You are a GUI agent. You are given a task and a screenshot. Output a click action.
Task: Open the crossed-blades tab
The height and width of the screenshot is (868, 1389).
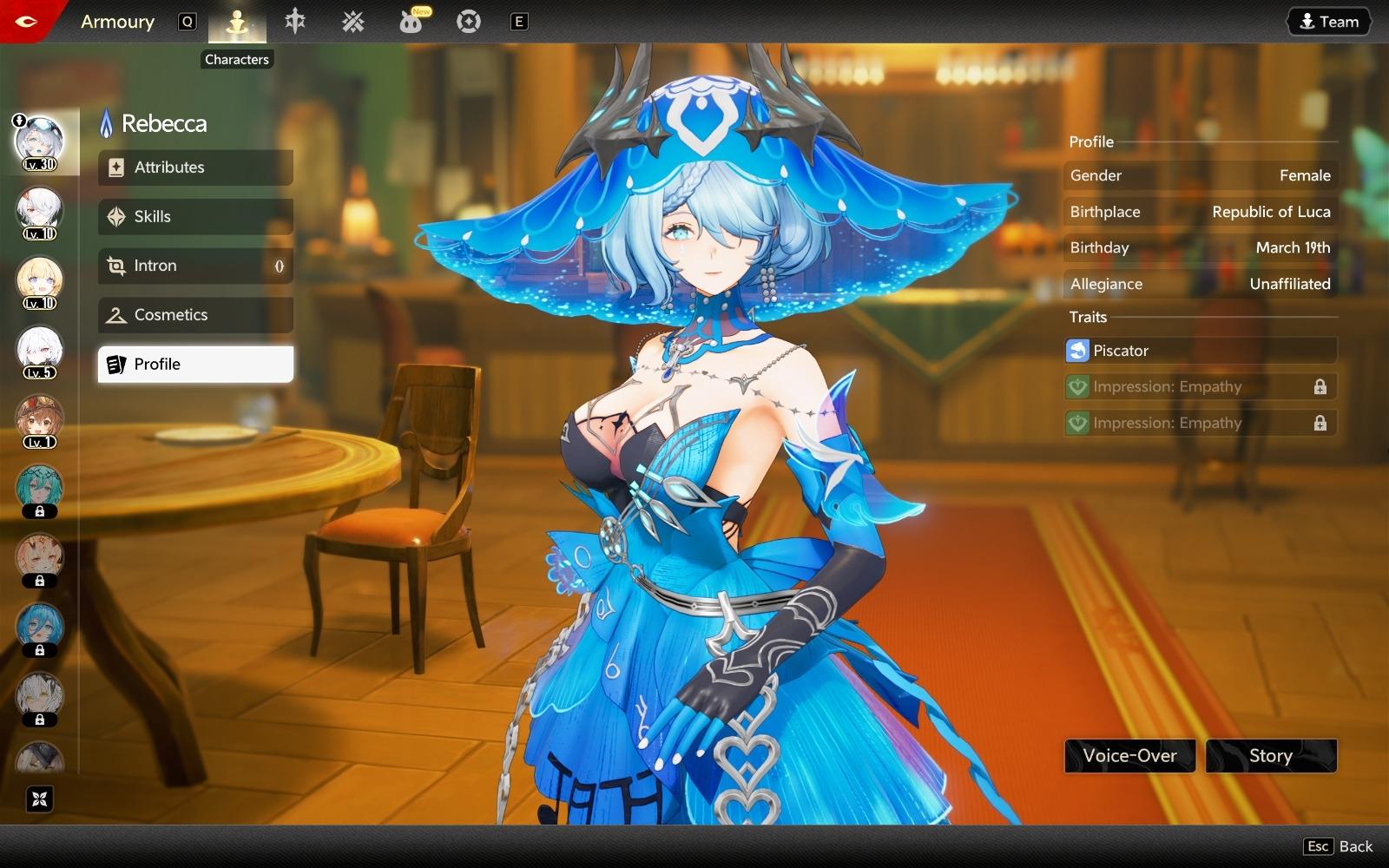[x=353, y=22]
